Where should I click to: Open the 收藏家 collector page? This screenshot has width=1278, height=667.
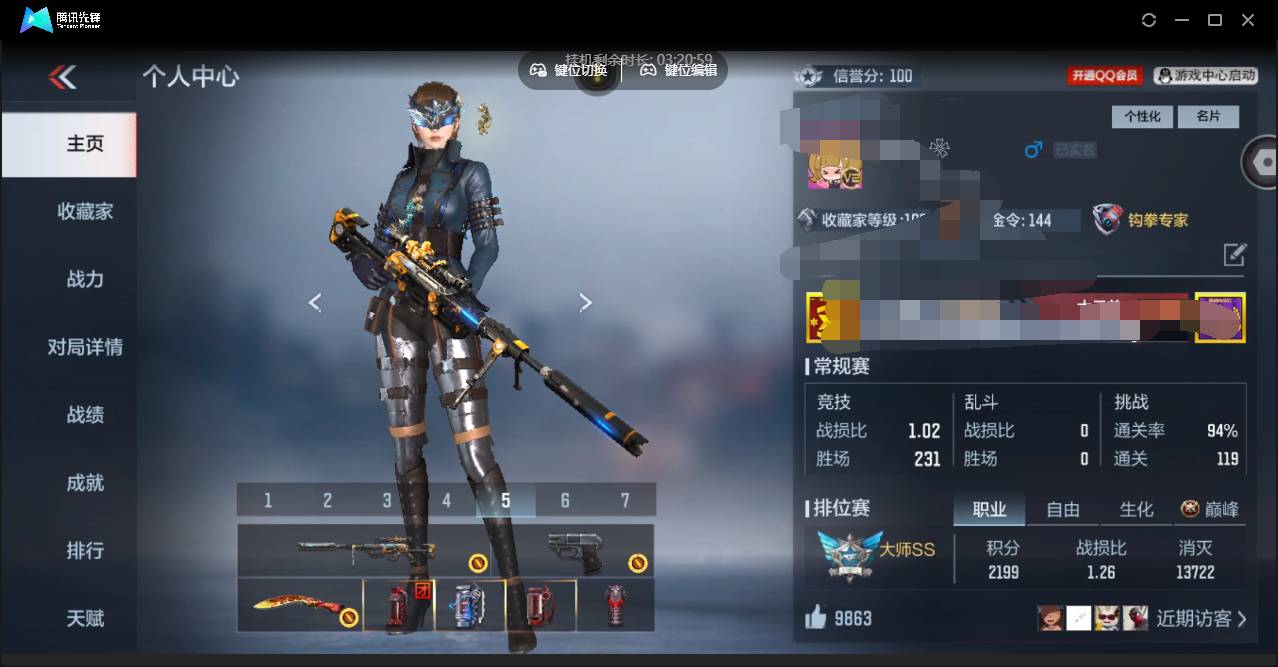click(x=85, y=211)
